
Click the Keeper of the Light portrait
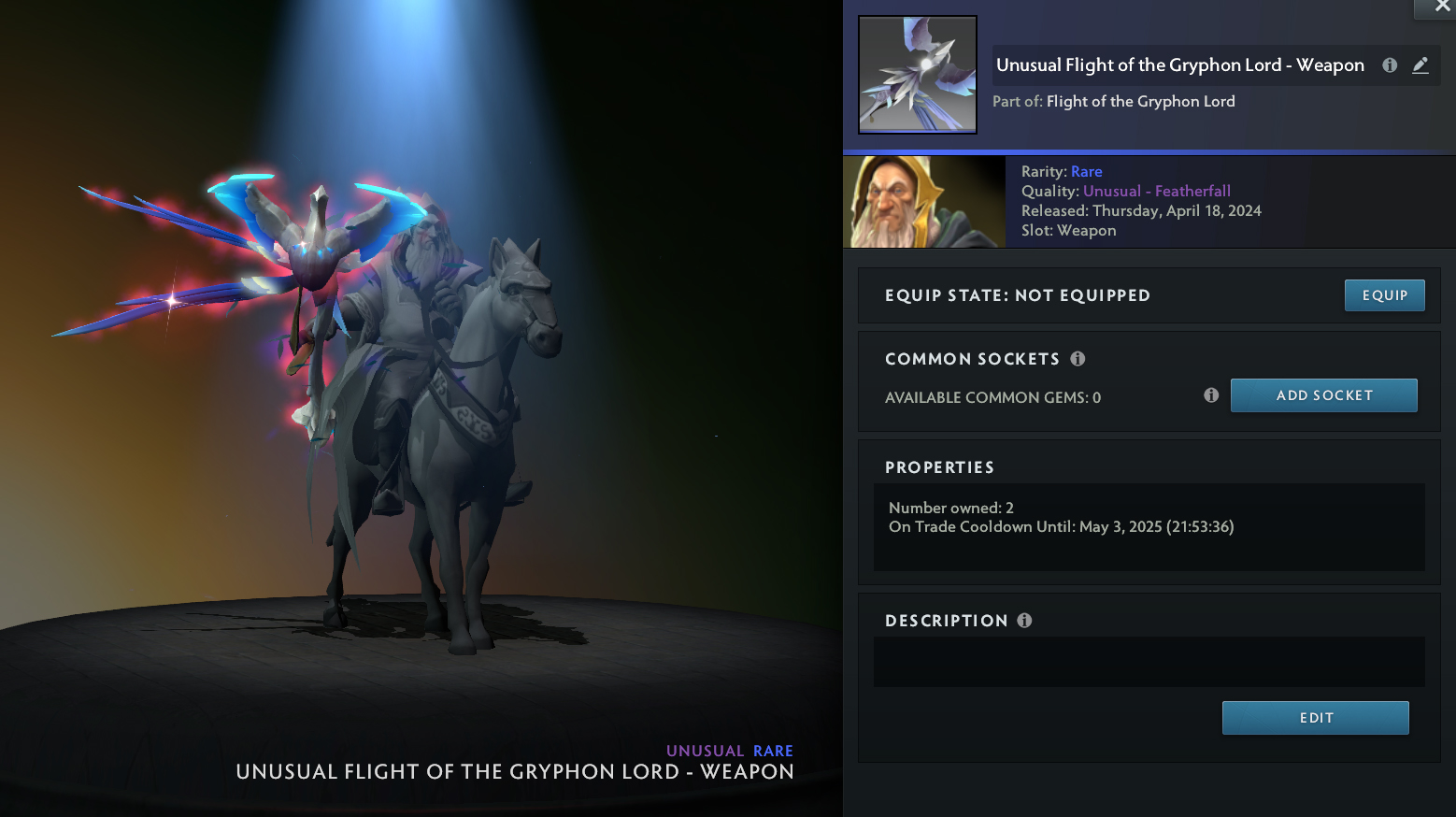[x=924, y=202]
